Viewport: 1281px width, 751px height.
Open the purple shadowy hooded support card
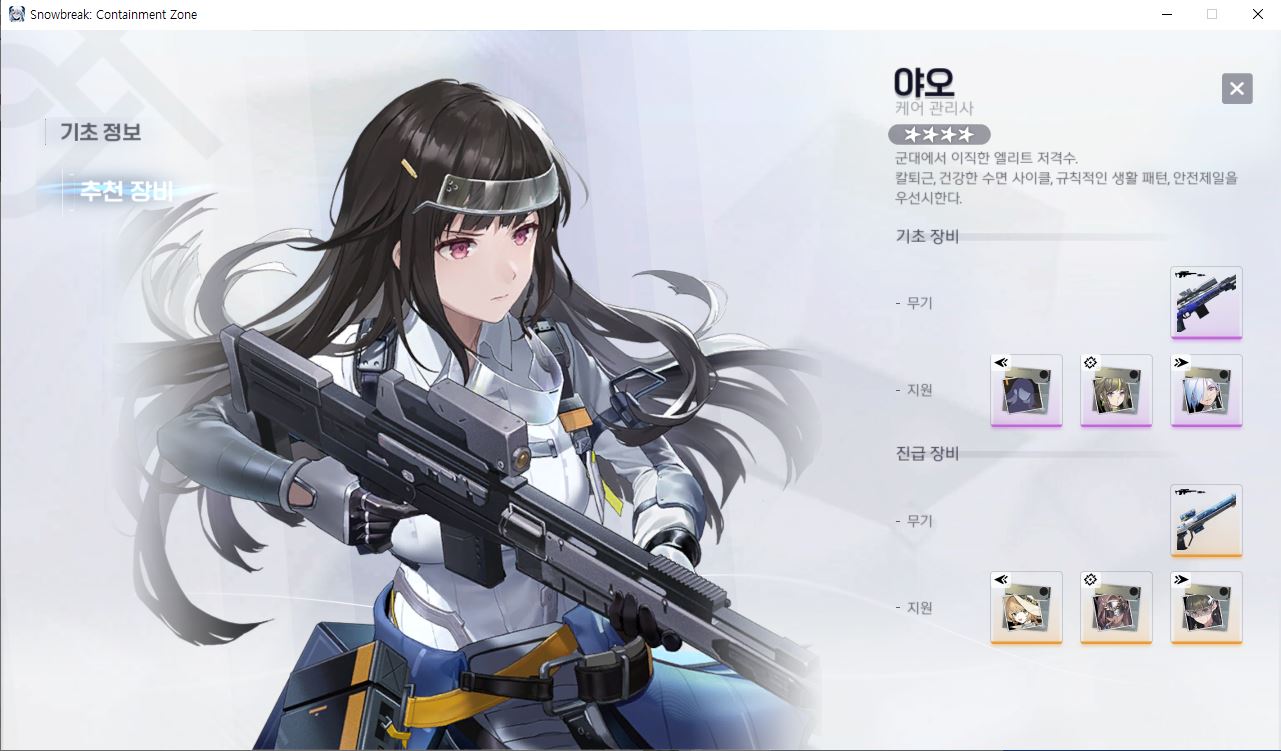coord(1026,390)
